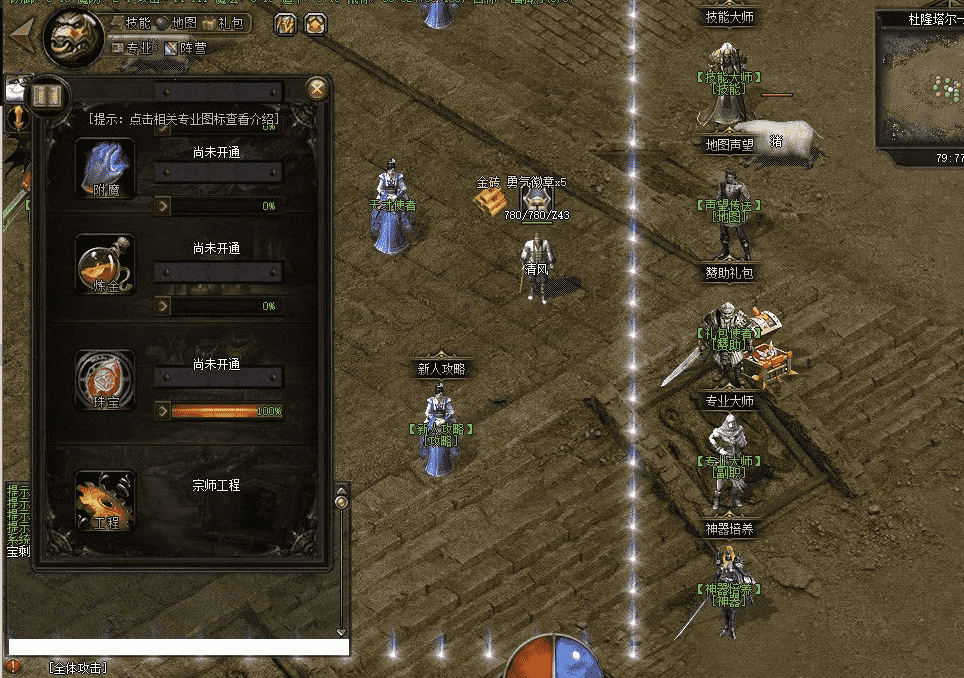Click the arrow button beside 炼金 progress bar
This screenshot has width=964, height=678.
(162, 305)
